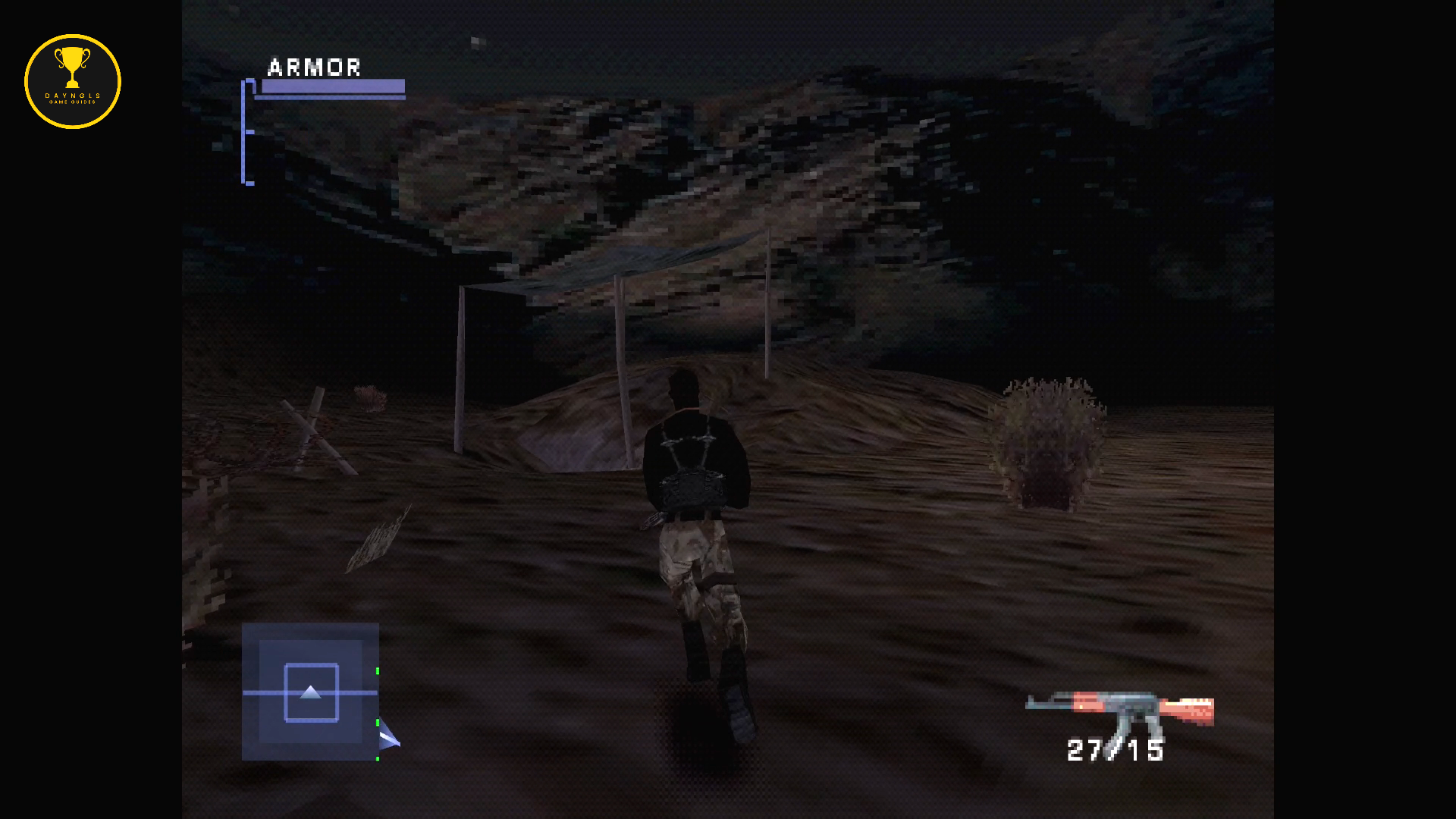Click the radar minimap
Viewport: 1456px width, 819px height.
pos(310,692)
